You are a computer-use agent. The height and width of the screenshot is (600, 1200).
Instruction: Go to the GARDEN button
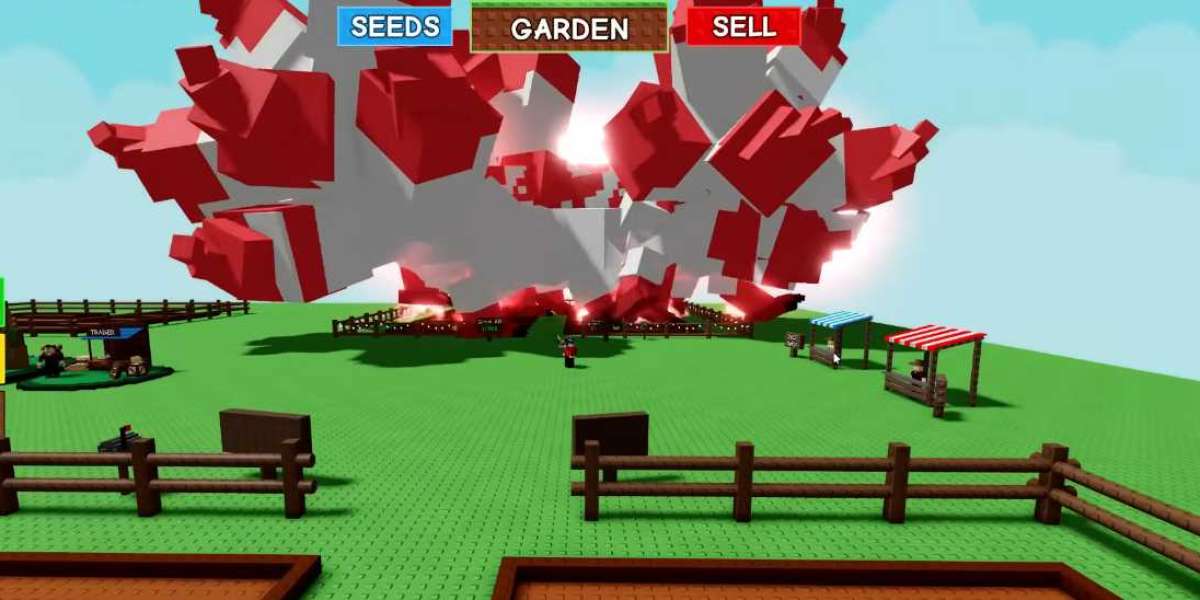[569, 29]
